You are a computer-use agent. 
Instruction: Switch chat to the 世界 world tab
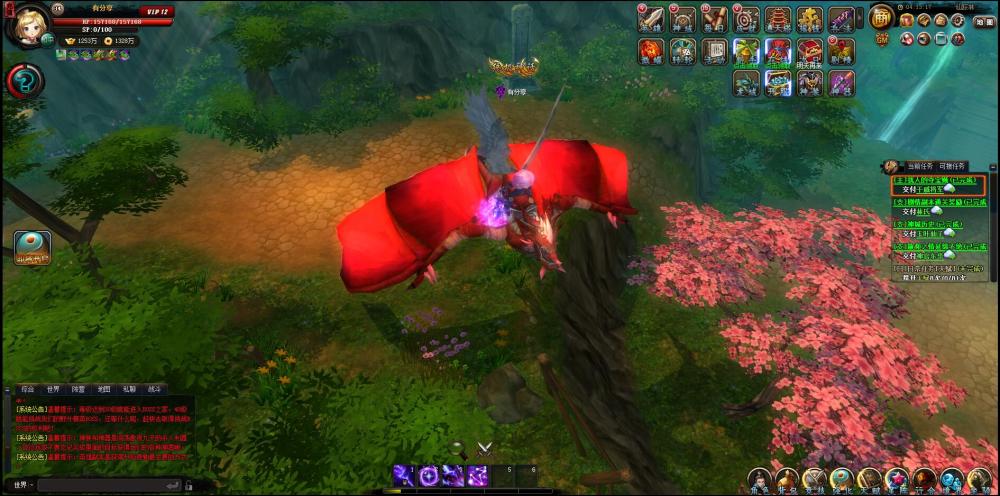click(53, 389)
